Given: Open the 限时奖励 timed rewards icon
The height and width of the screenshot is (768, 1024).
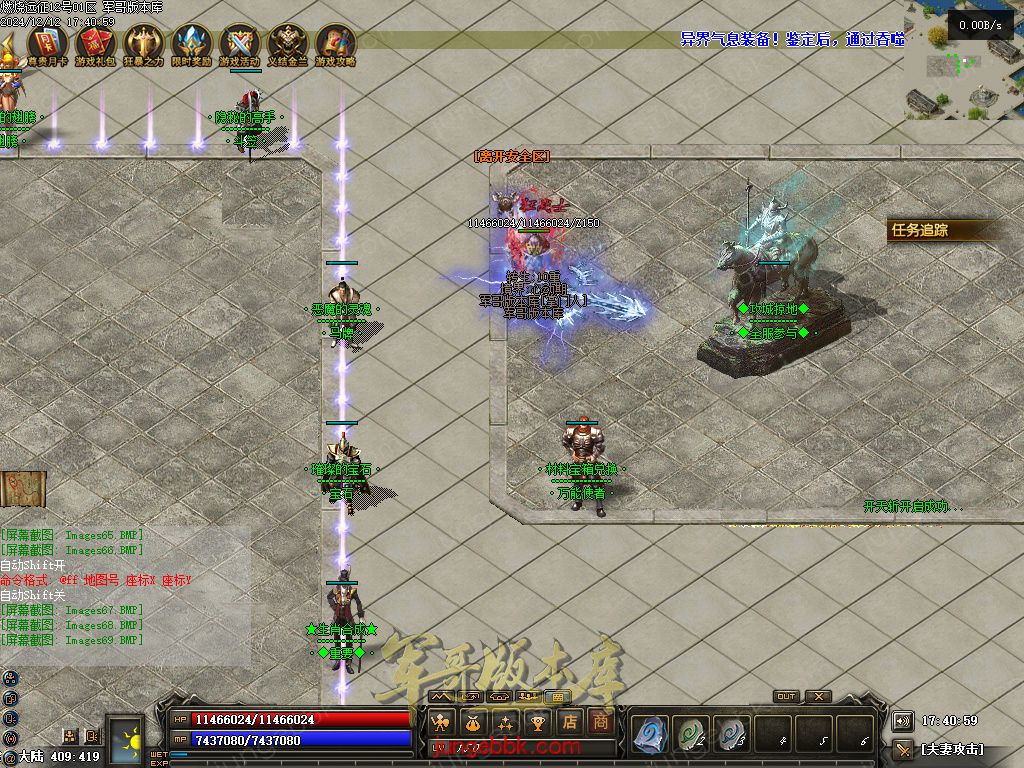Looking at the screenshot, I should tap(191, 43).
